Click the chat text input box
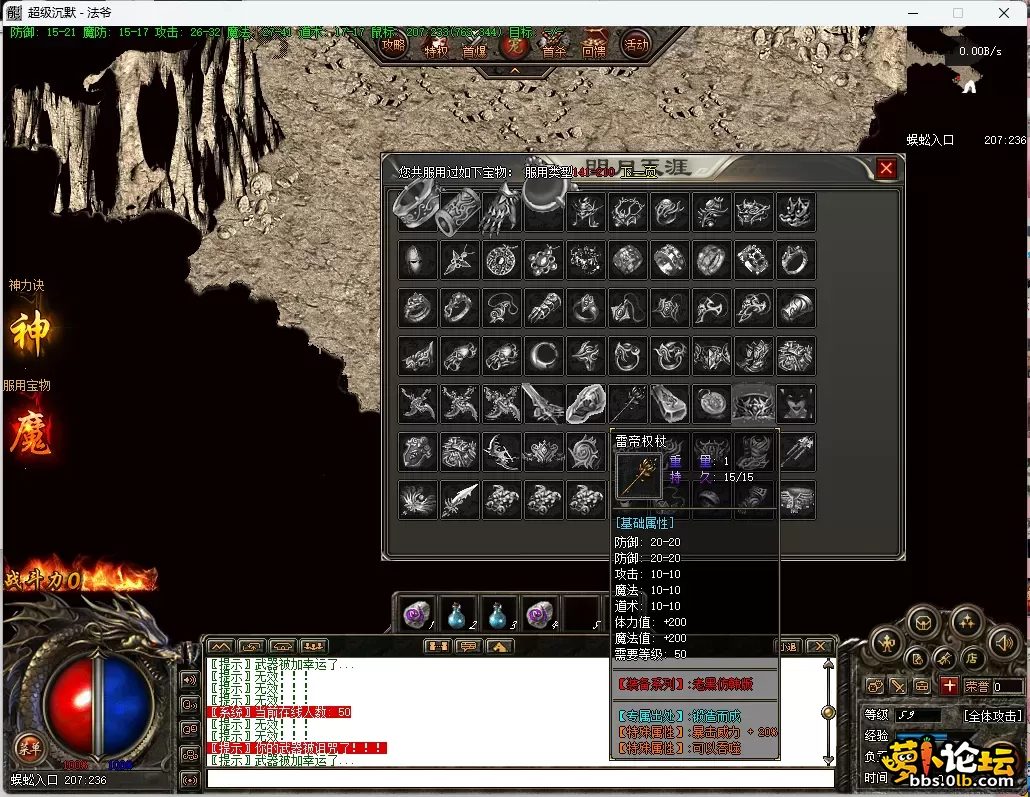Viewport: 1030px width, 797px height. [x=520, y=778]
